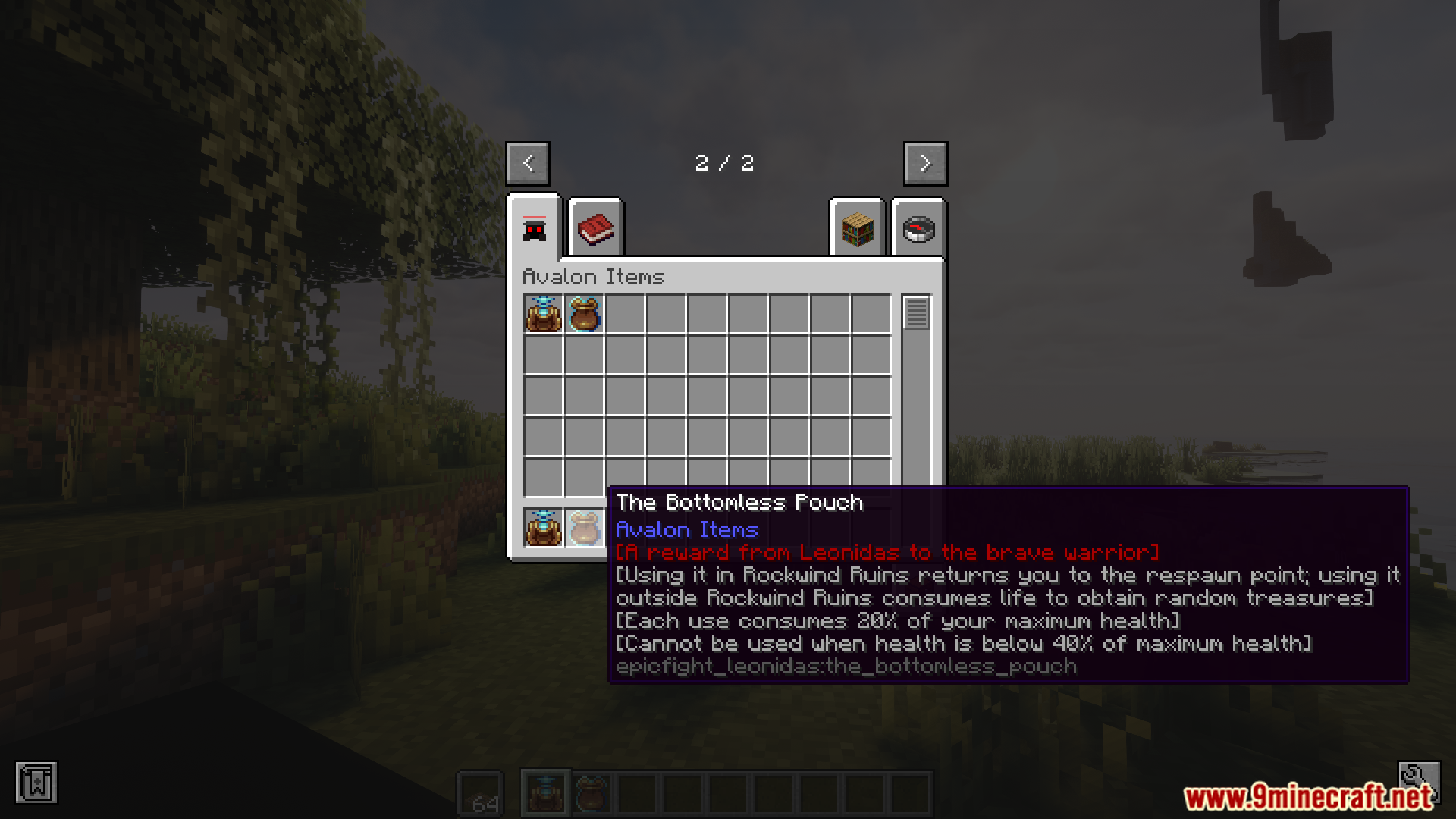
Task: Click the scrollbar beside the item grid
Action: point(917,312)
